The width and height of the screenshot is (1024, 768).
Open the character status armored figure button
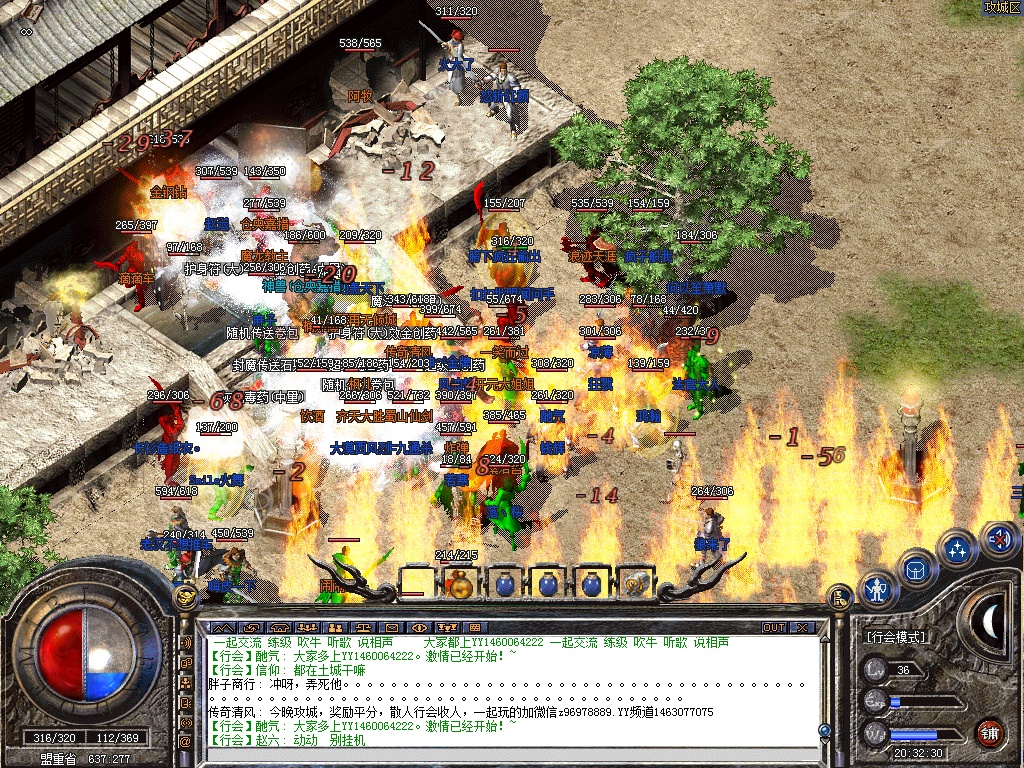[877, 588]
